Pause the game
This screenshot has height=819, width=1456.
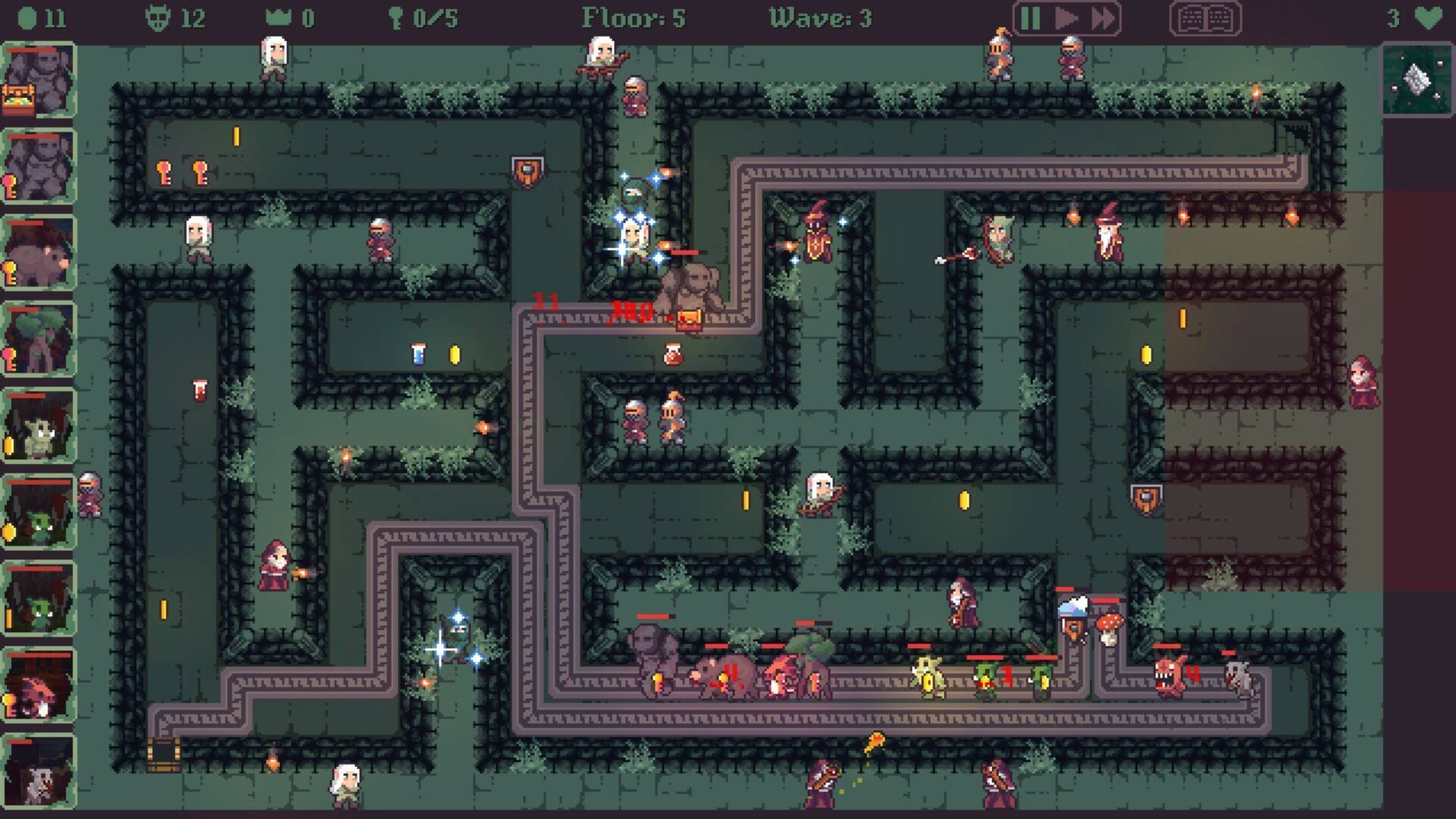pos(1030,17)
